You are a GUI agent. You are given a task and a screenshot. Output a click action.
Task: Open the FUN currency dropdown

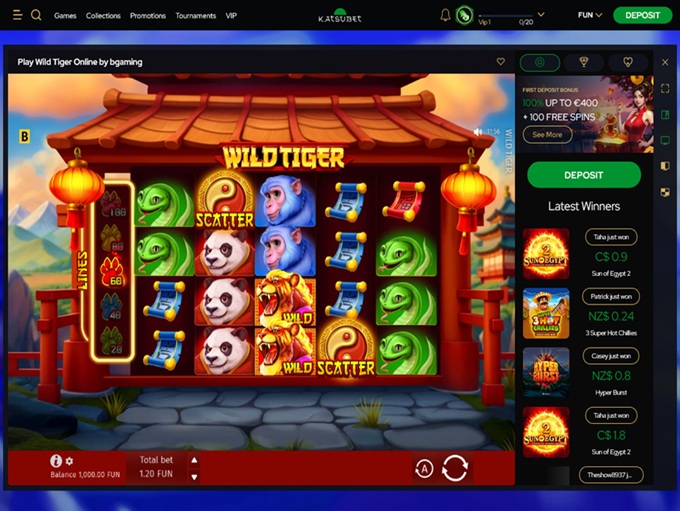point(590,15)
